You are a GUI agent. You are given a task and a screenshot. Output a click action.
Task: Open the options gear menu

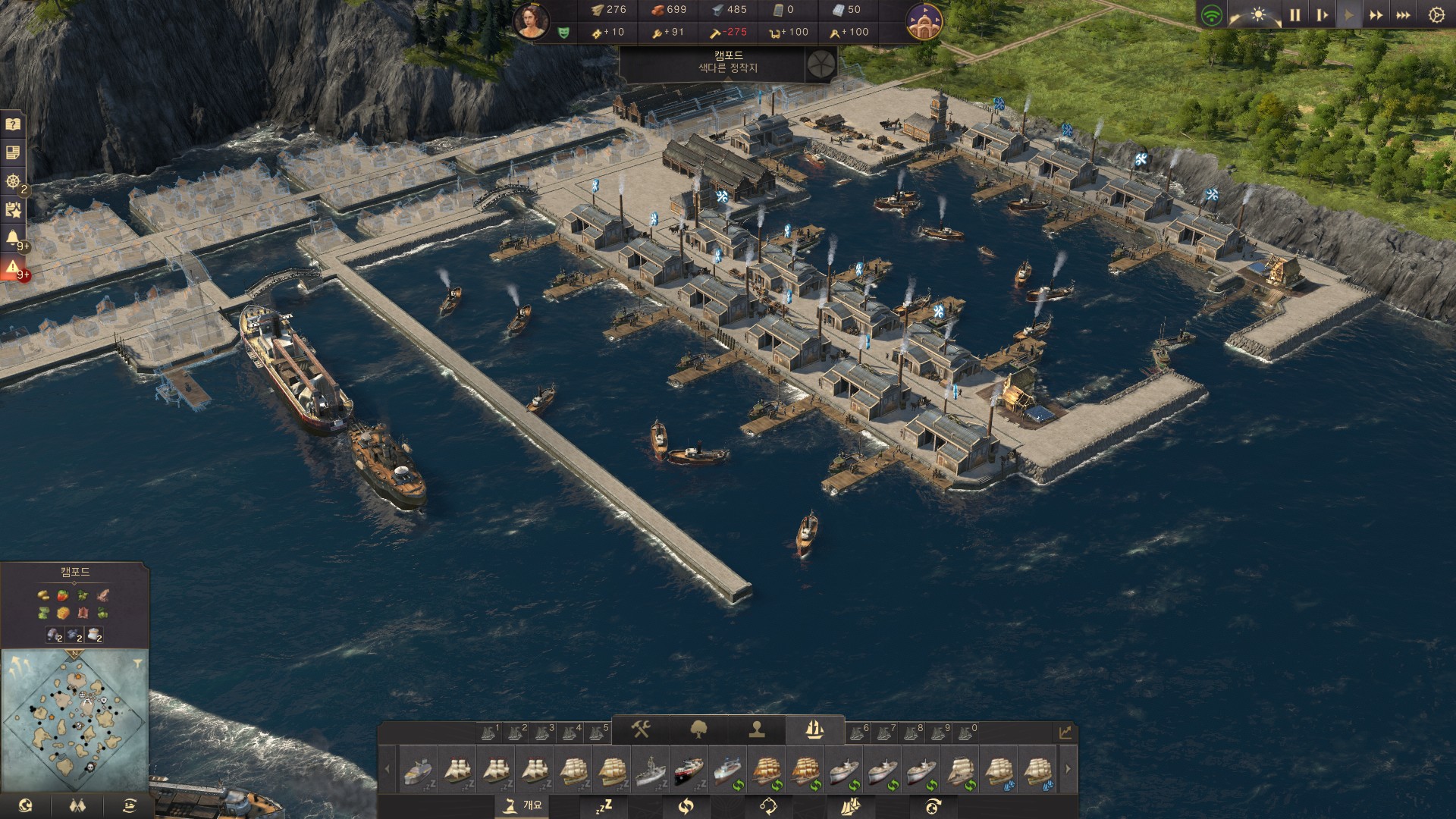(x=1436, y=15)
